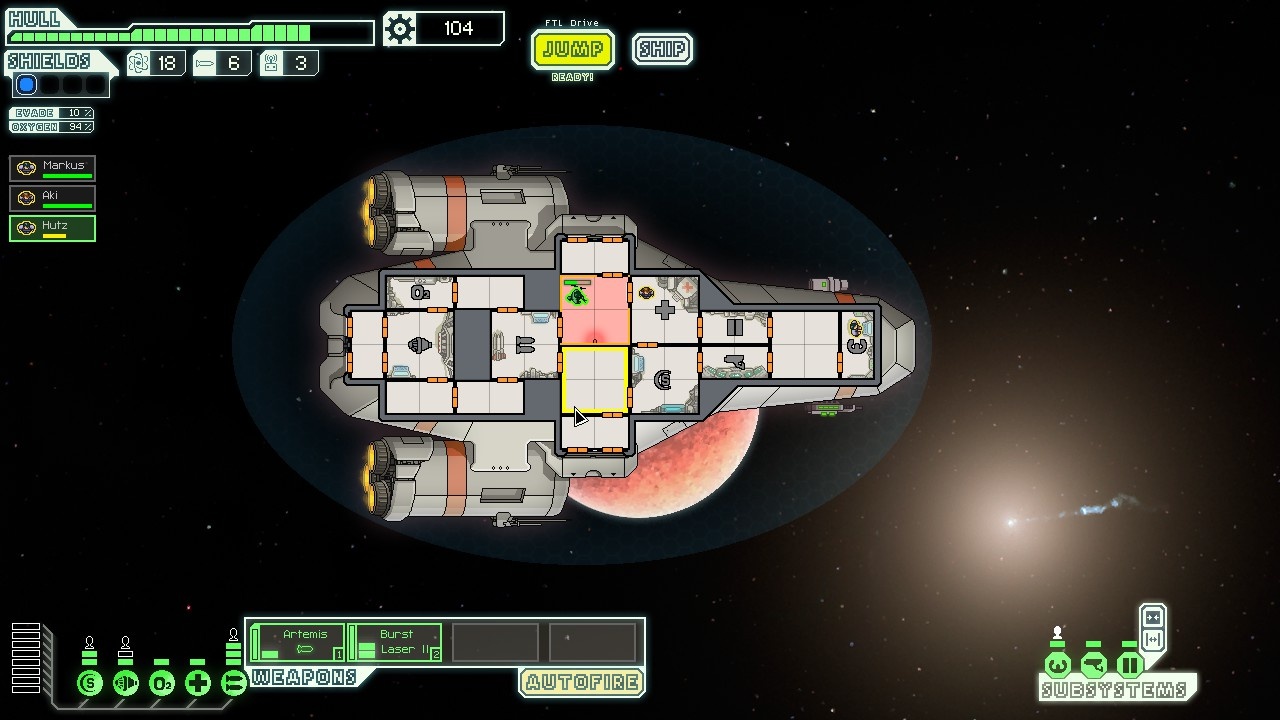Click the weapons system missile icon
This screenshot has width=1280, height=720.
click(234, 684)
